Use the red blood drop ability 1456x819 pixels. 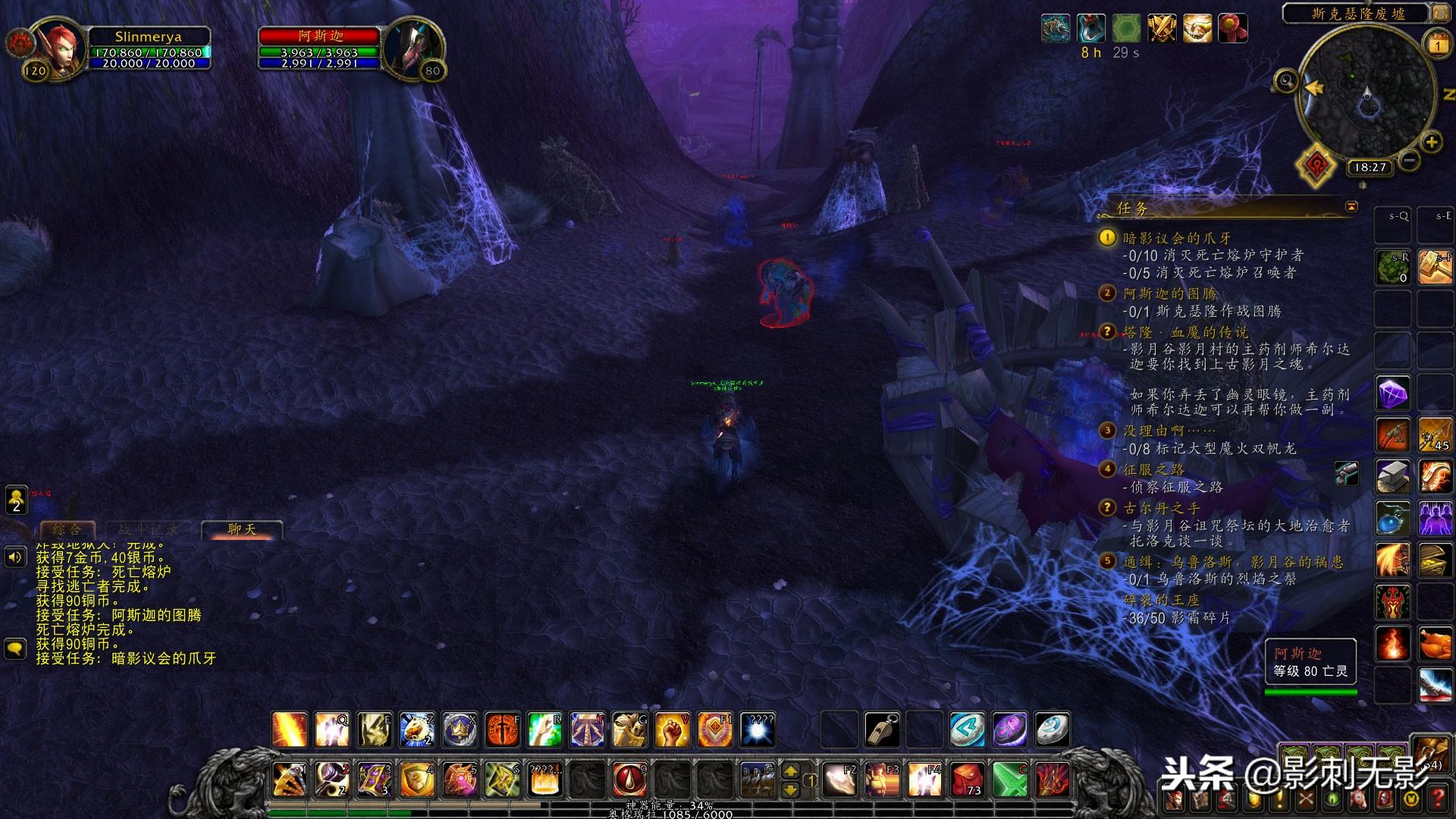point(629,779)
